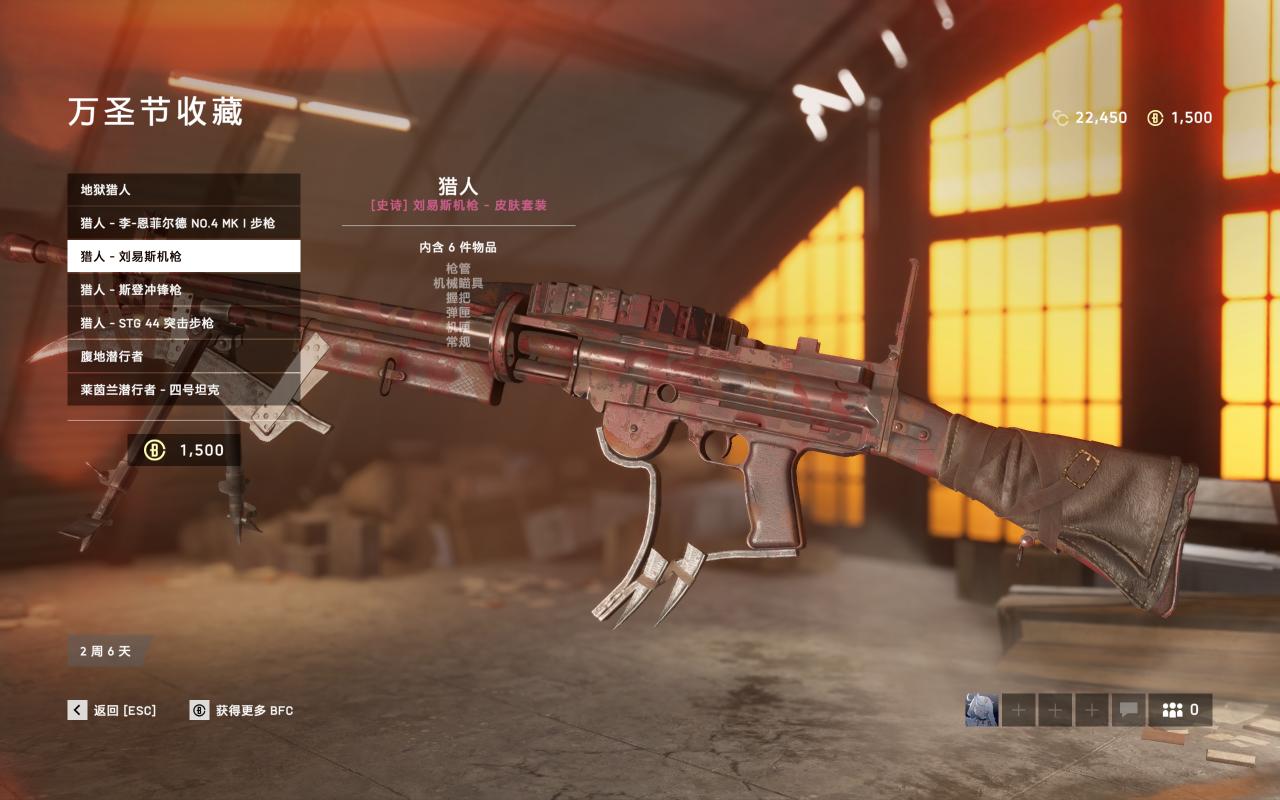Select the 地狱猎人 bundle entry

[x=183, y=190]
